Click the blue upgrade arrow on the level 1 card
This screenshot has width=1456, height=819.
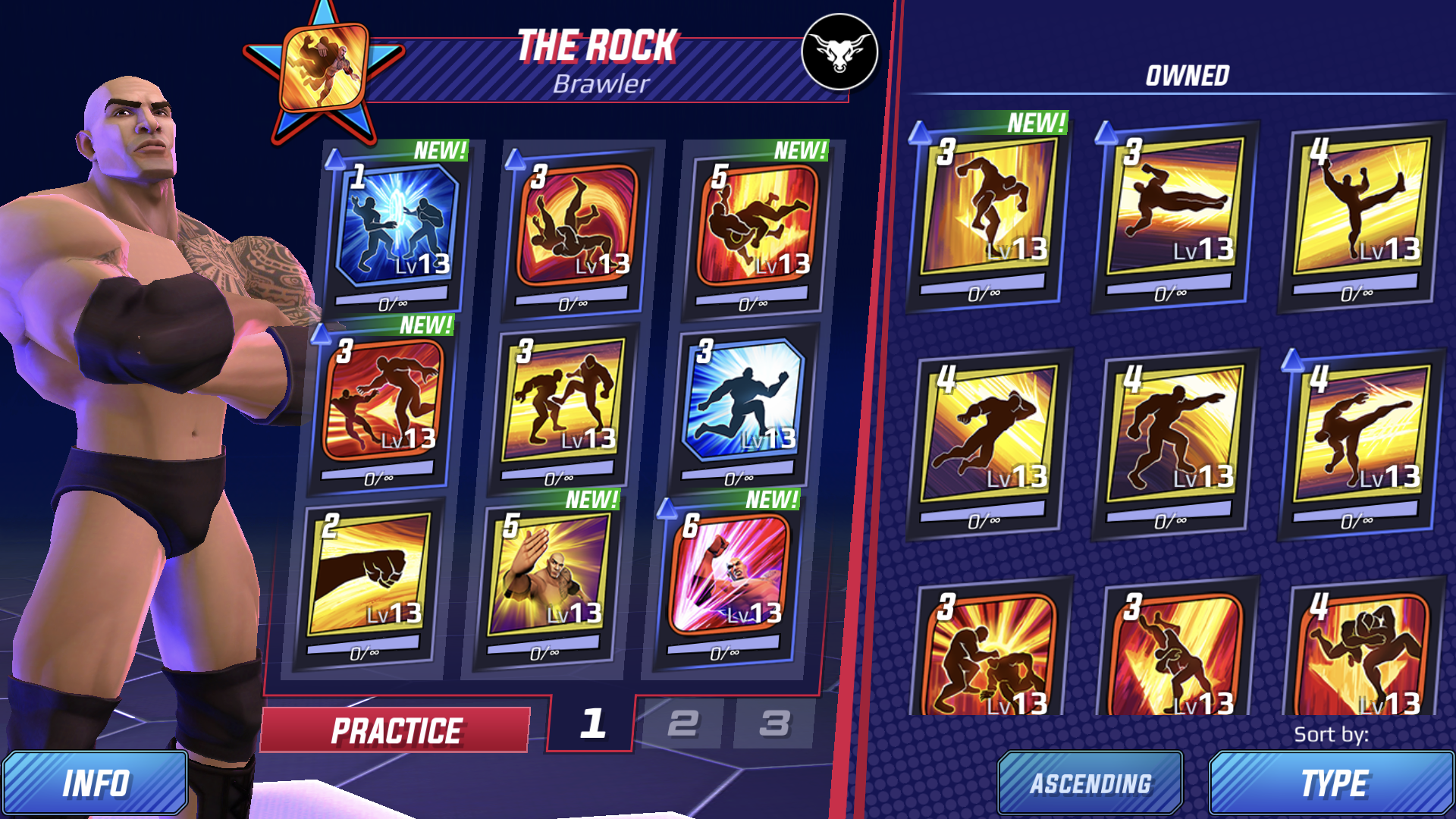(333, 157)
